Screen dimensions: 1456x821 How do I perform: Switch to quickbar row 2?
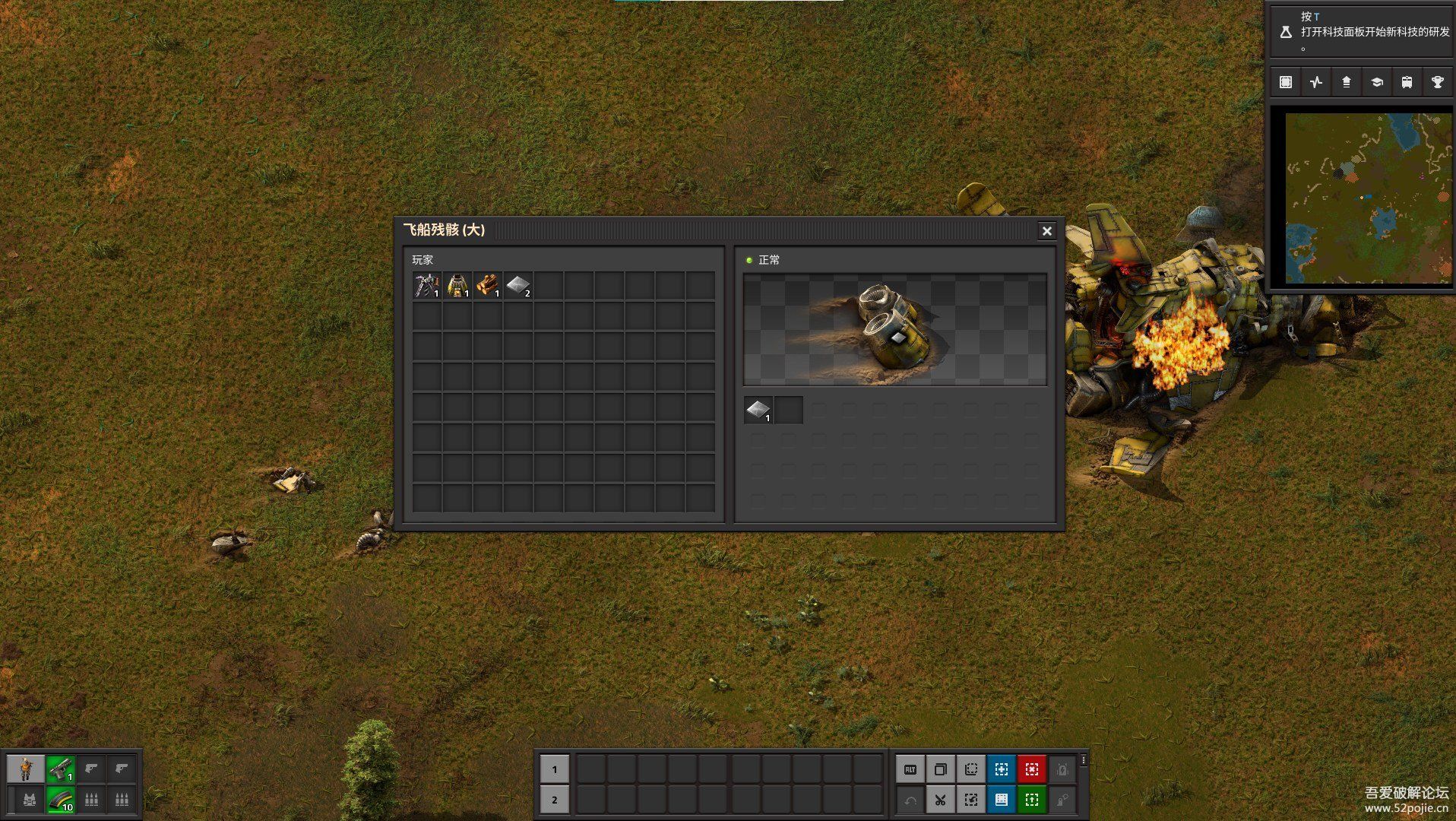555,800
